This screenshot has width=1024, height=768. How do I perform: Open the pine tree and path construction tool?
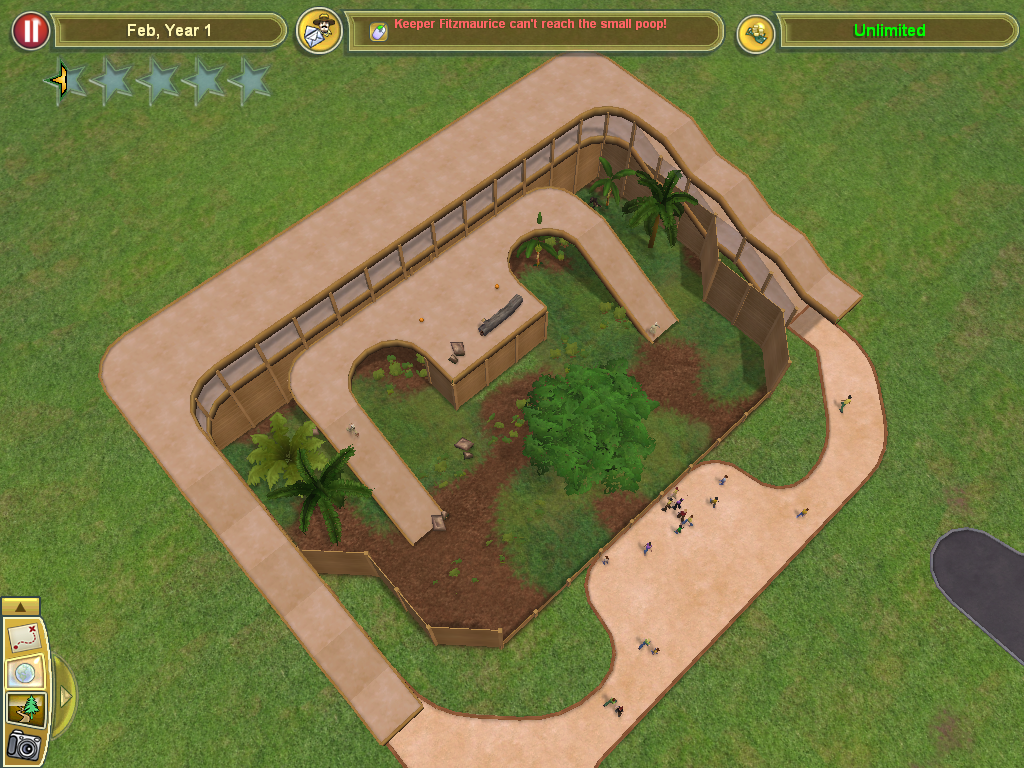coord(23,709)
